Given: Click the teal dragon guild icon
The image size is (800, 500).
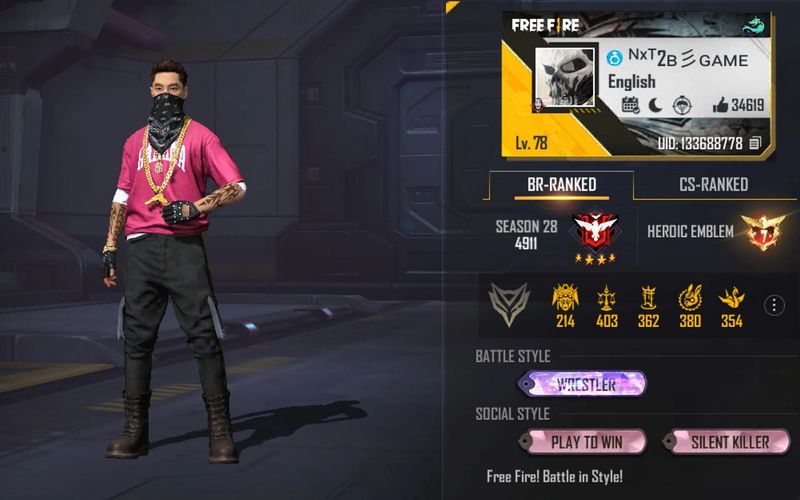Looking at the screenshot, I should 756,26.
